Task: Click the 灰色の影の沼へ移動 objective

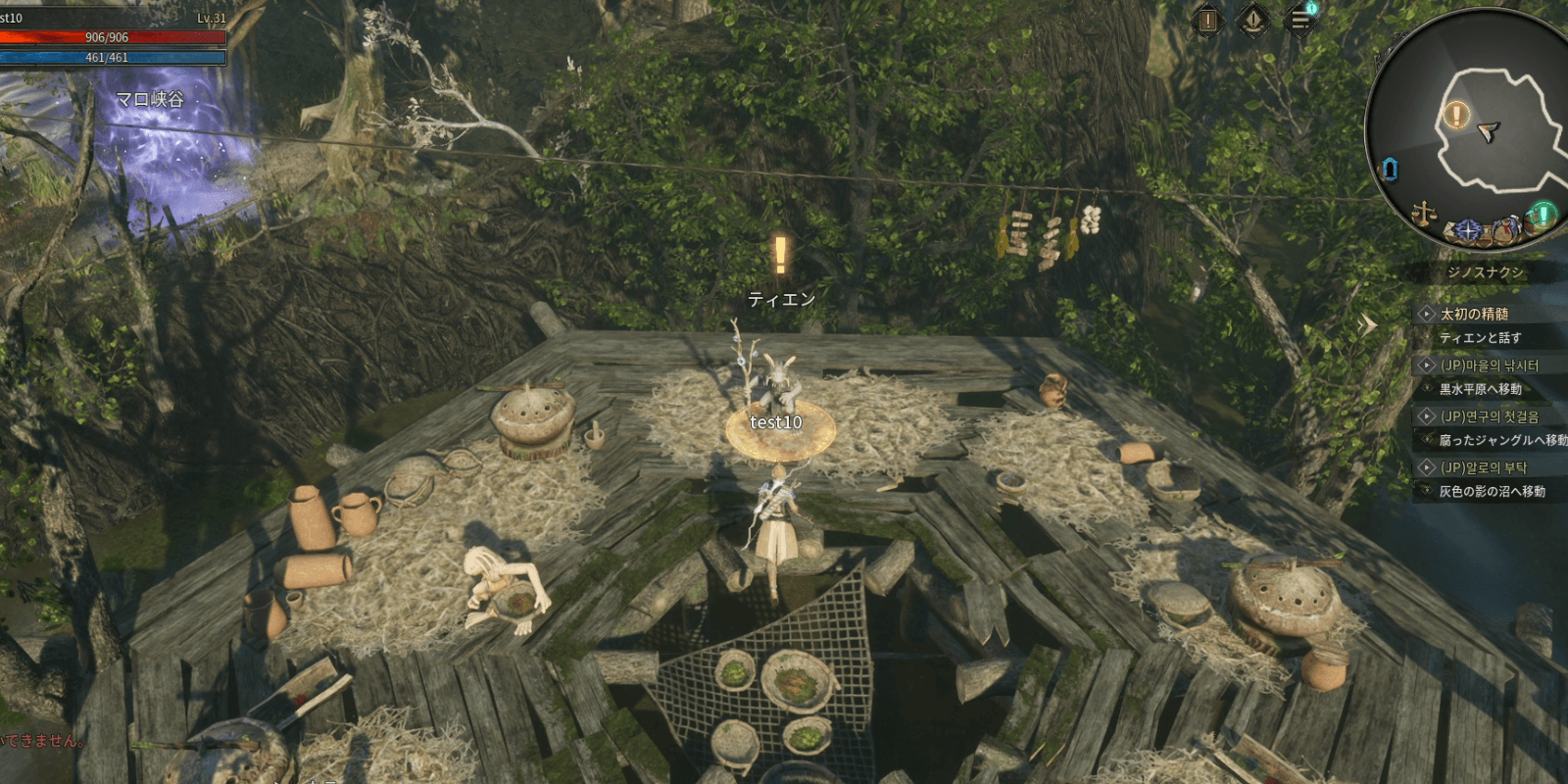Action: pyautogui.click(x=1492, y=491)
